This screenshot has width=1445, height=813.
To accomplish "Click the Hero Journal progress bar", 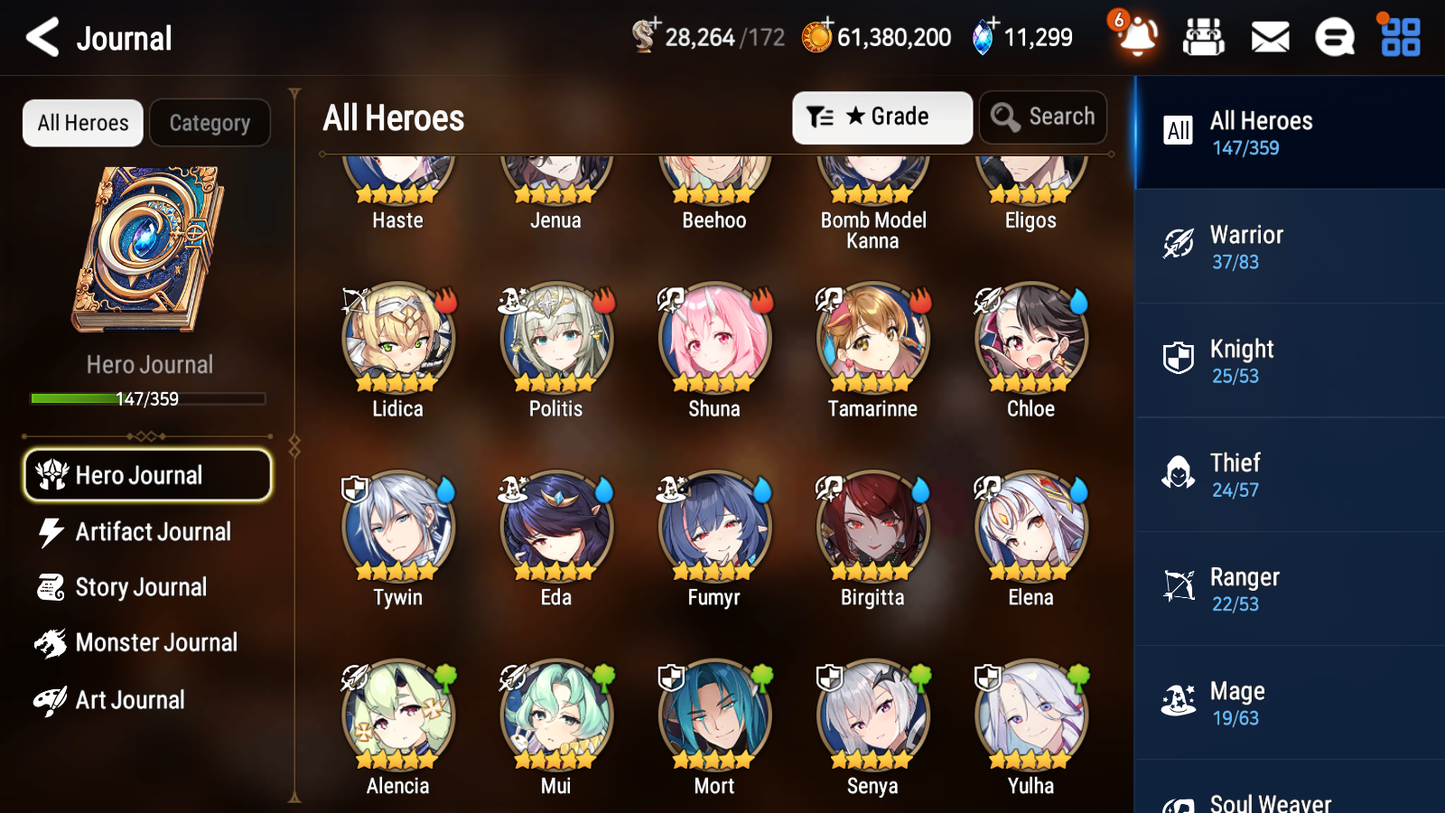I will (148, 398).
